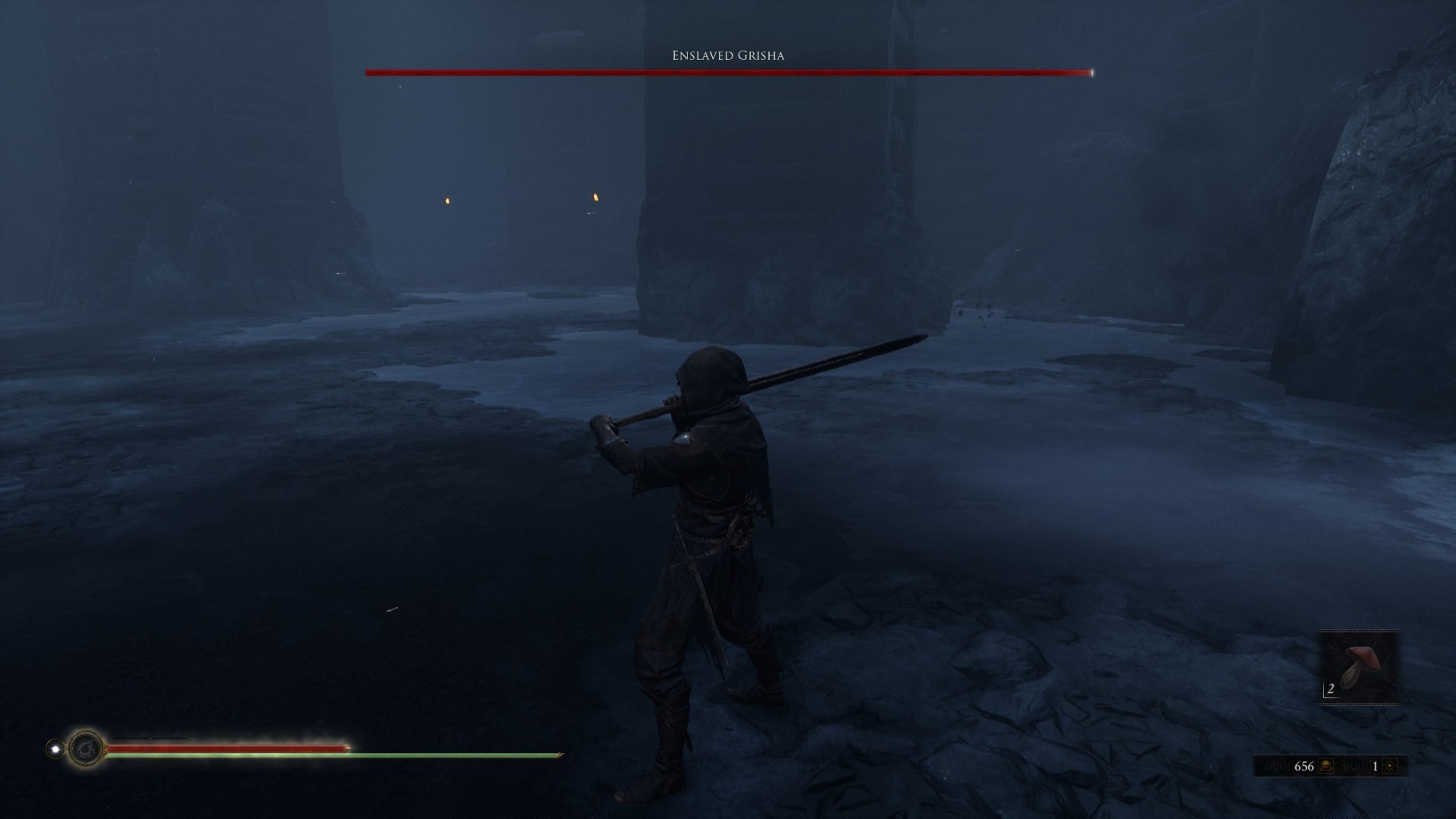Click the glimpse currency icon
Image resolution: width=1456 pixels, height=819 pixels.
tap(1389, 766)
